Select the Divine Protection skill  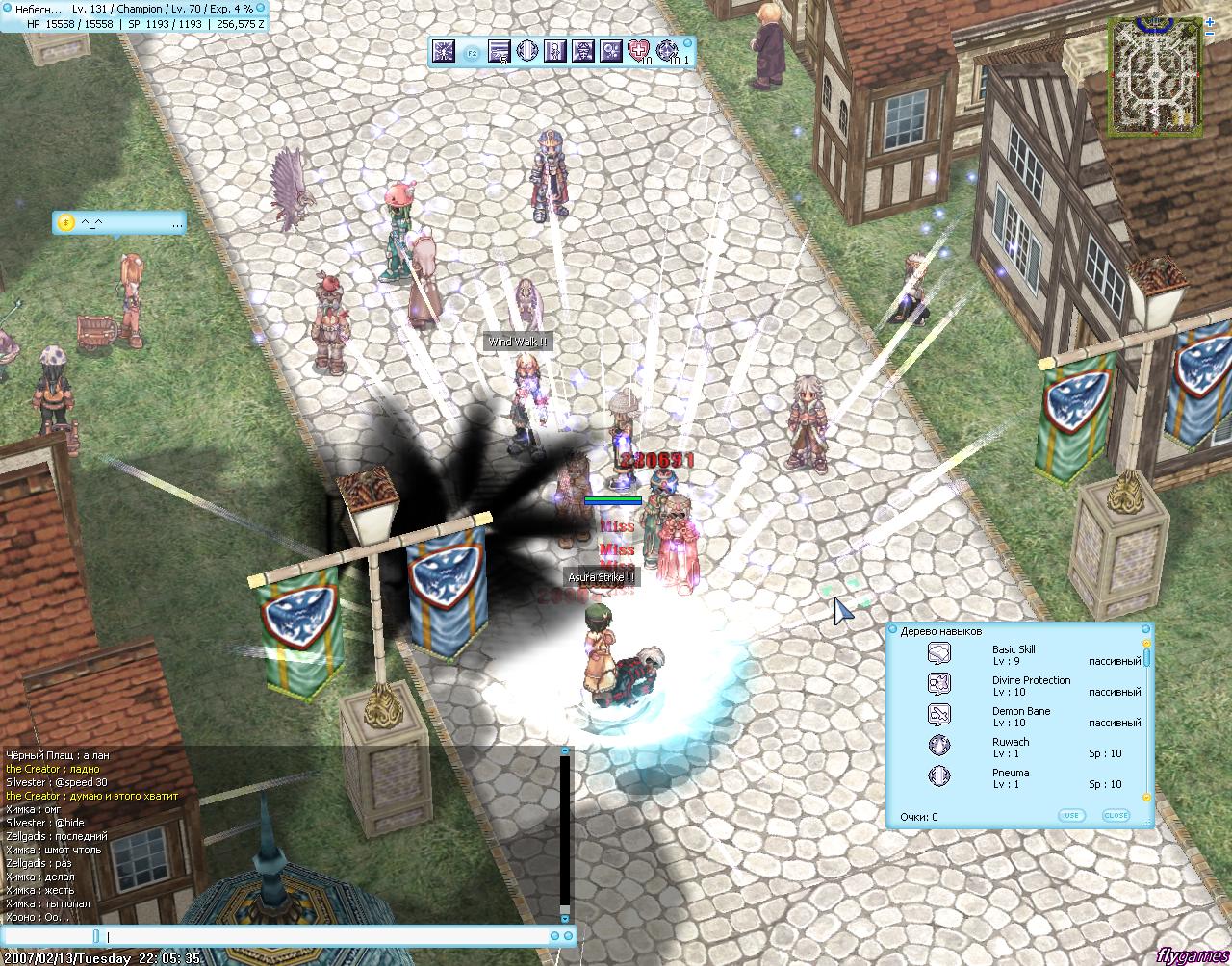(x=1031, y=685)
